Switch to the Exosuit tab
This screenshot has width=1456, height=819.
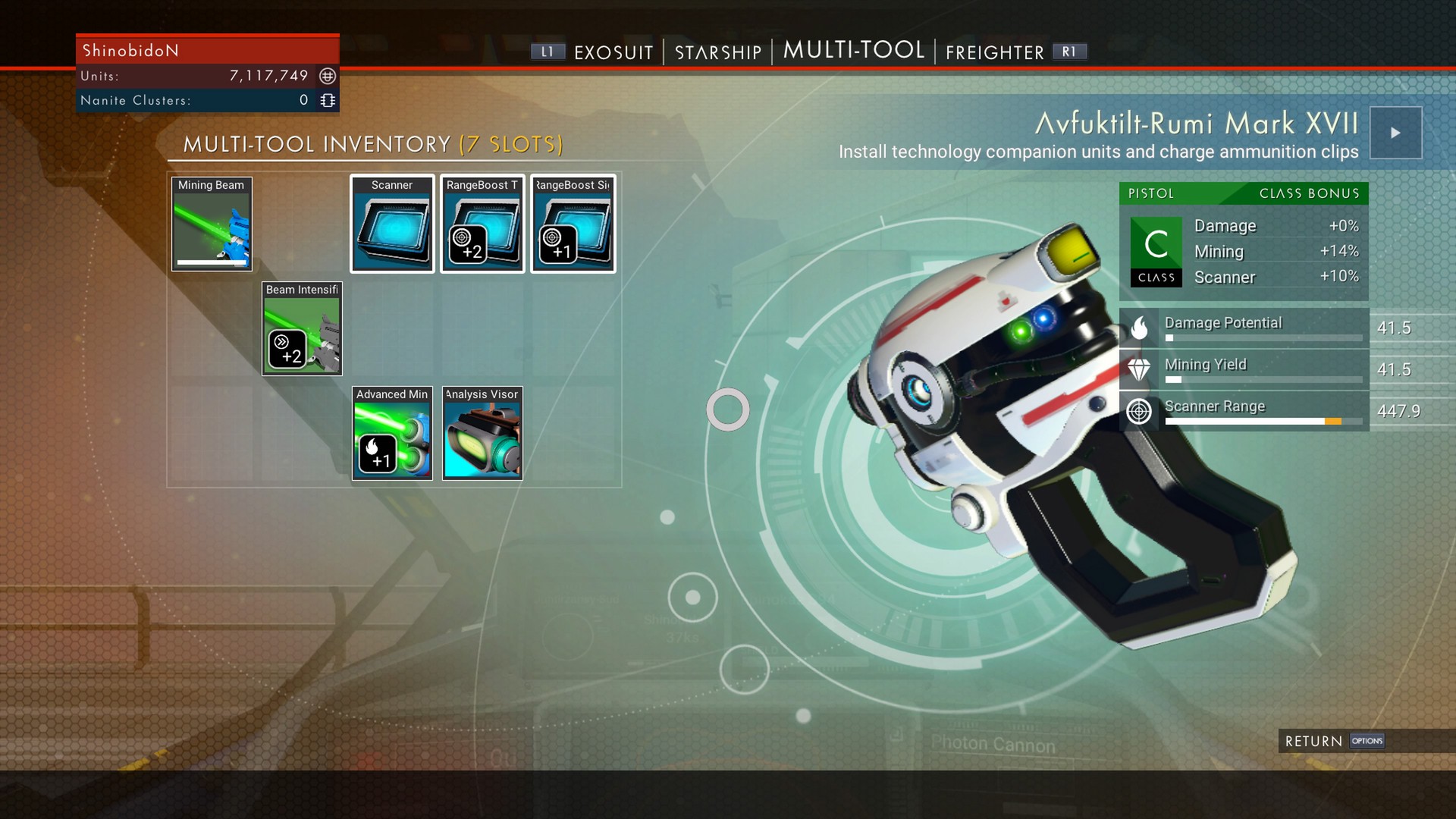coord(613,52)
